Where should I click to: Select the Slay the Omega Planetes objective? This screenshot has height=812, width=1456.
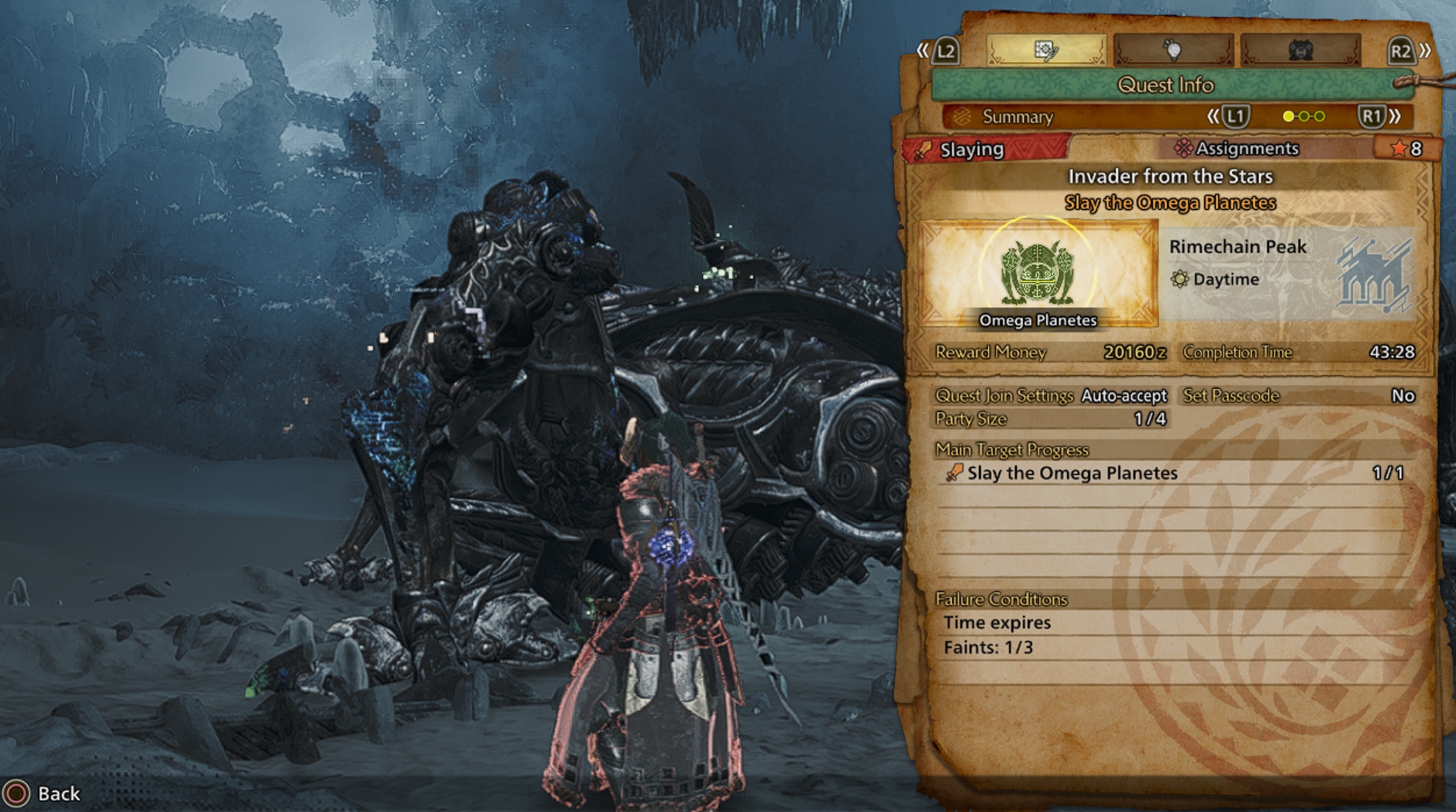tap(1072, 473)
